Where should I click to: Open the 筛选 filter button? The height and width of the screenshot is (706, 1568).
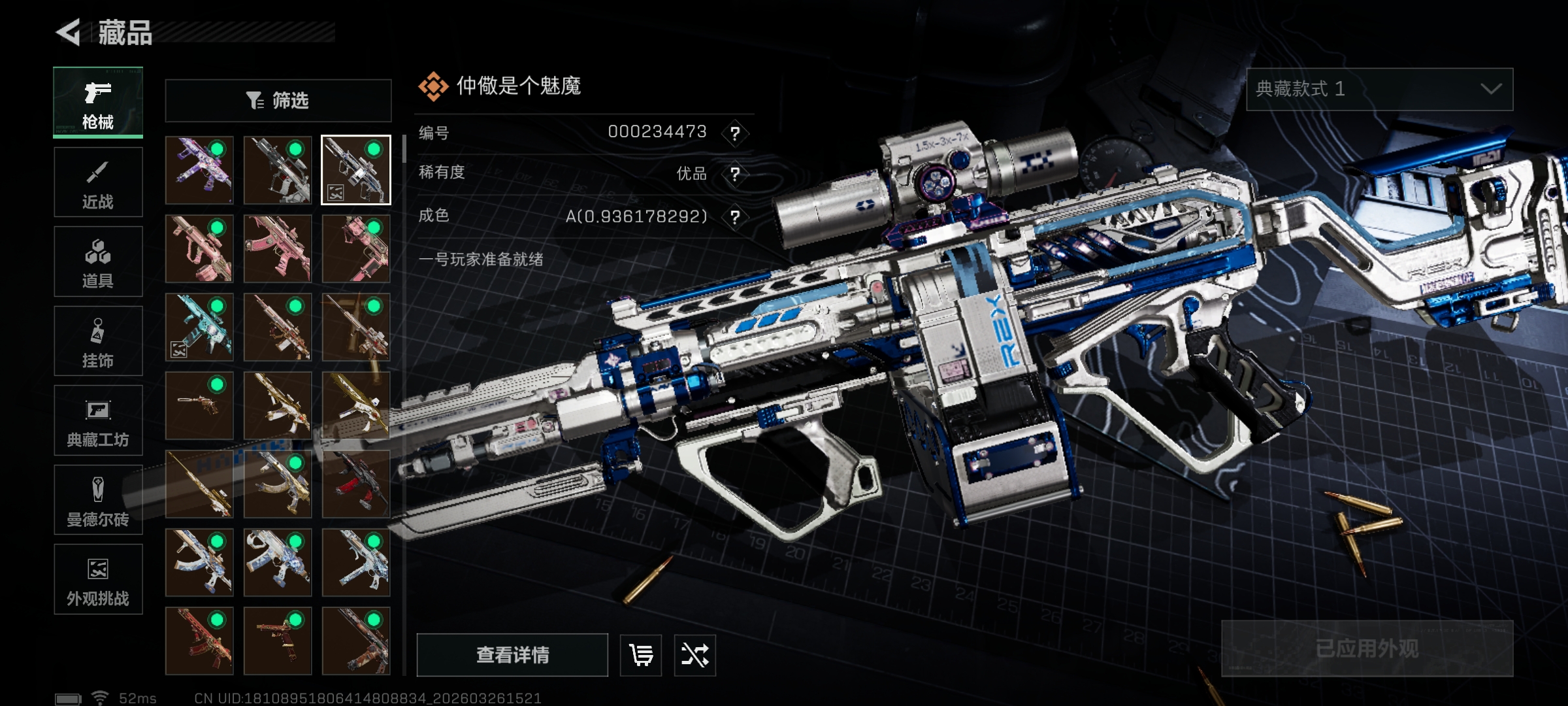click(x=278, y=101)
